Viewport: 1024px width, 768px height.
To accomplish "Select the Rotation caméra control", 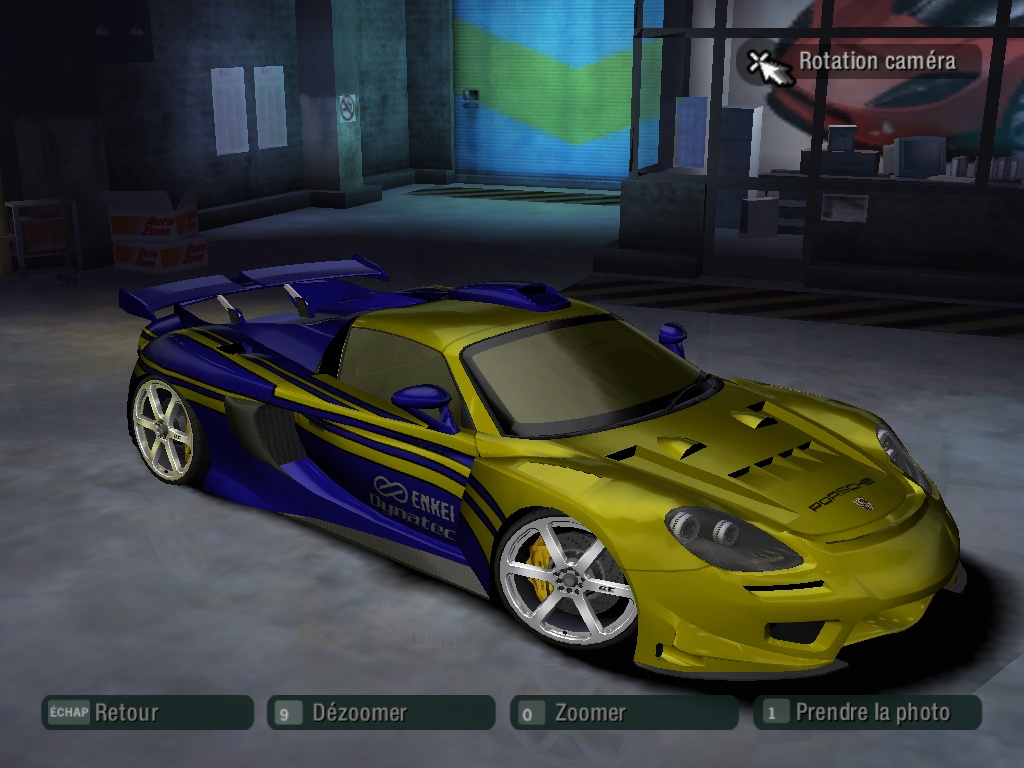I will tap(858, 62).
